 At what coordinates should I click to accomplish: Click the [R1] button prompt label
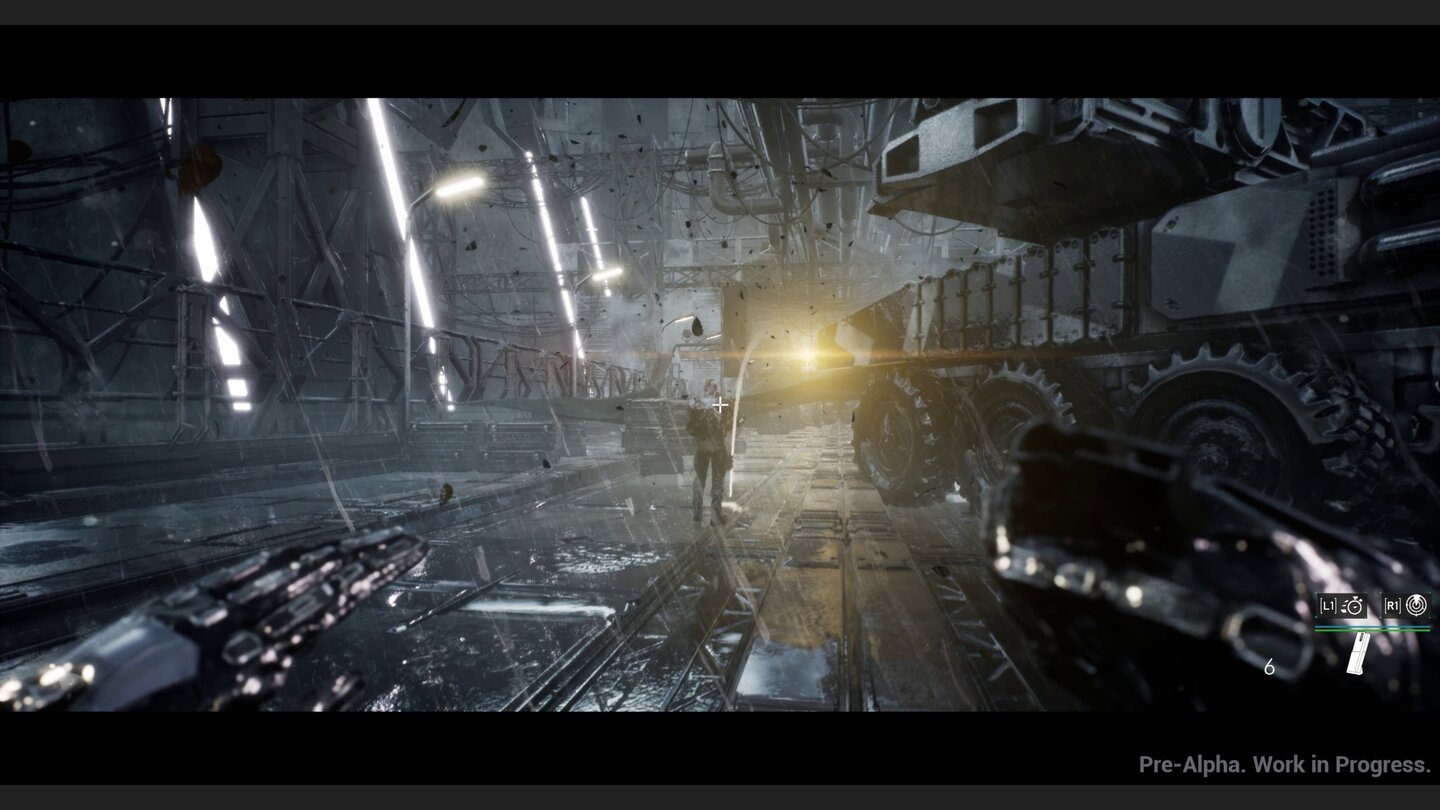point(1393,605)
